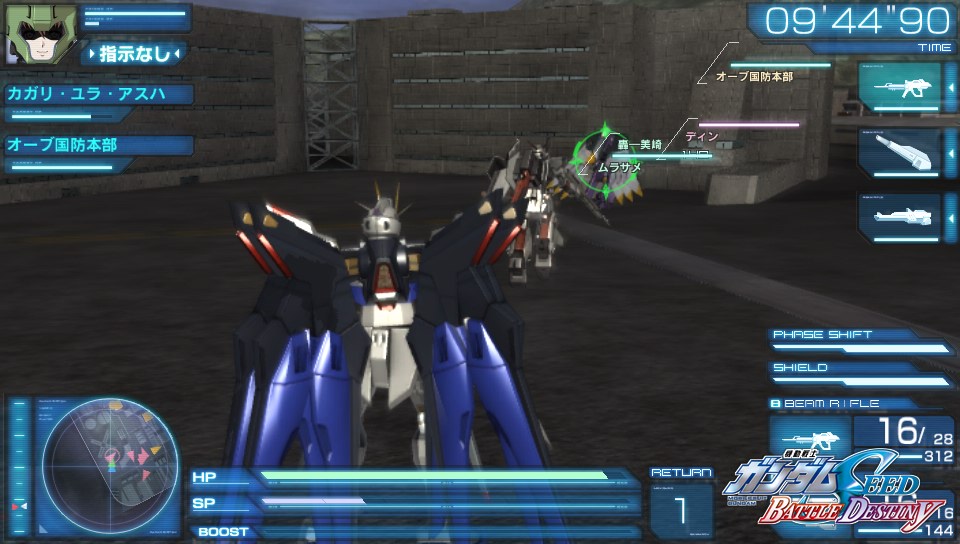
Task: Open the 指示なし order command
Action: 134,53
